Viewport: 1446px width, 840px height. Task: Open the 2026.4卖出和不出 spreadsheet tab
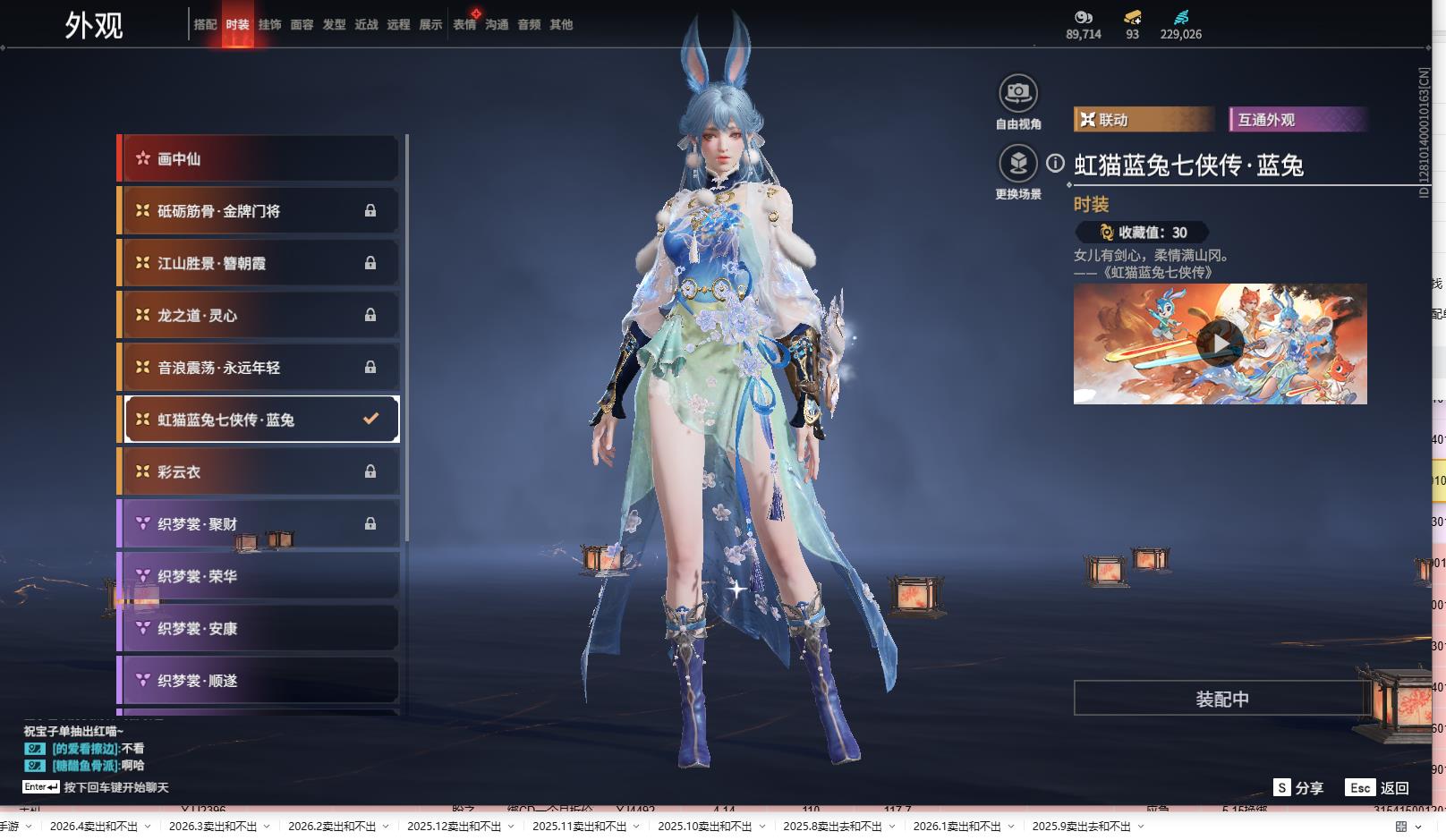(x=94, y=827)
